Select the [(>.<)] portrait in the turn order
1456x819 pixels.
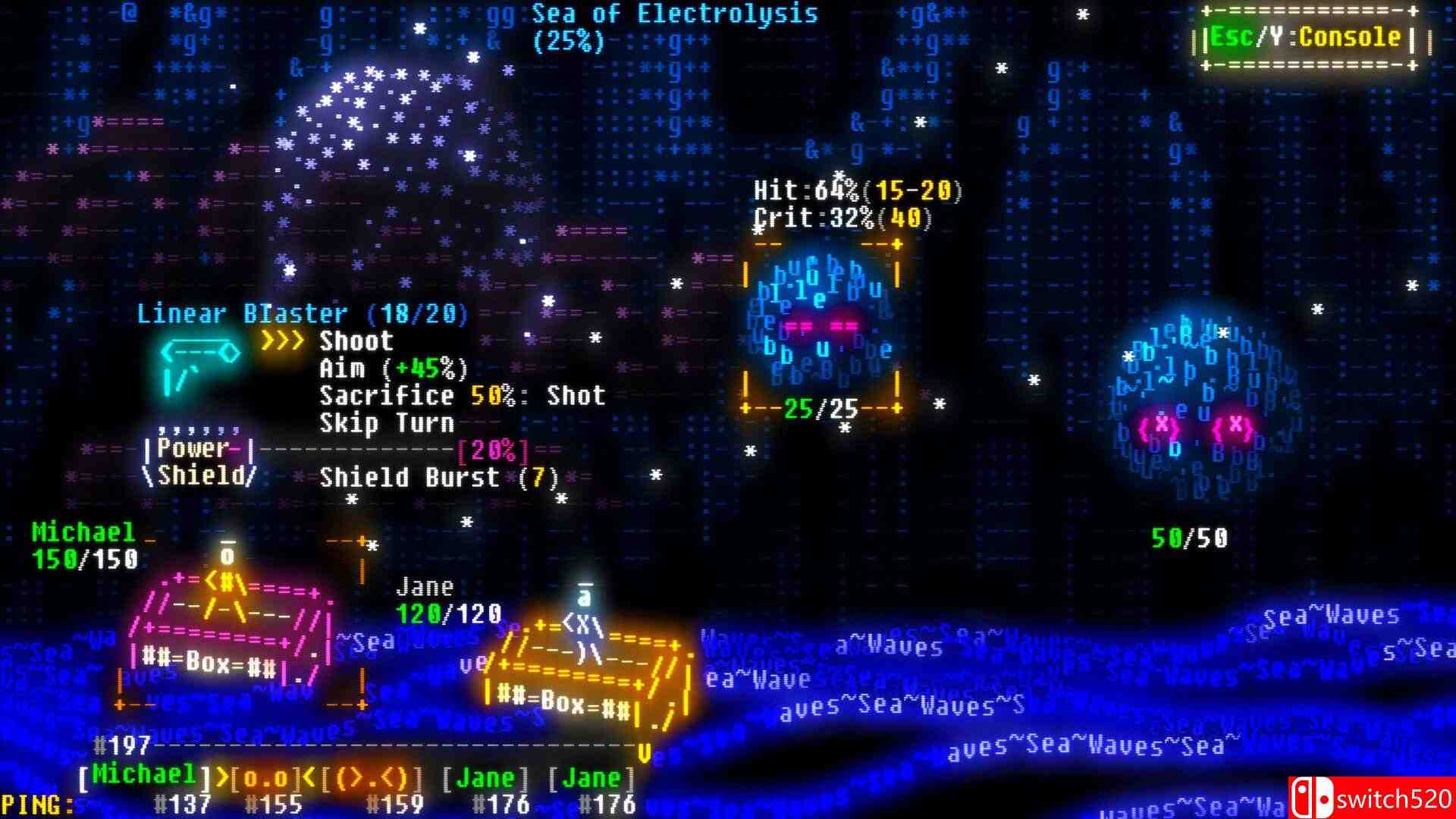coord(372,777)
